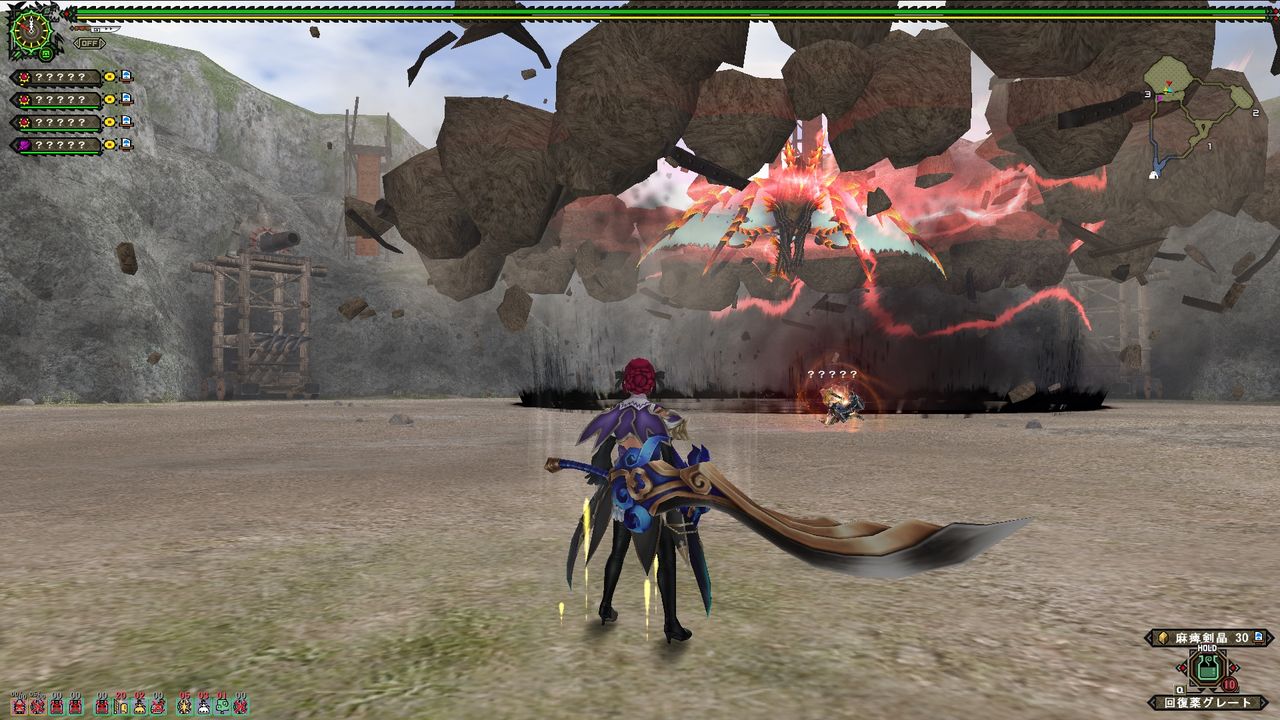1280x720 pixels.
Task: Click the first party member's coin status icon
Action: point(109,76)
